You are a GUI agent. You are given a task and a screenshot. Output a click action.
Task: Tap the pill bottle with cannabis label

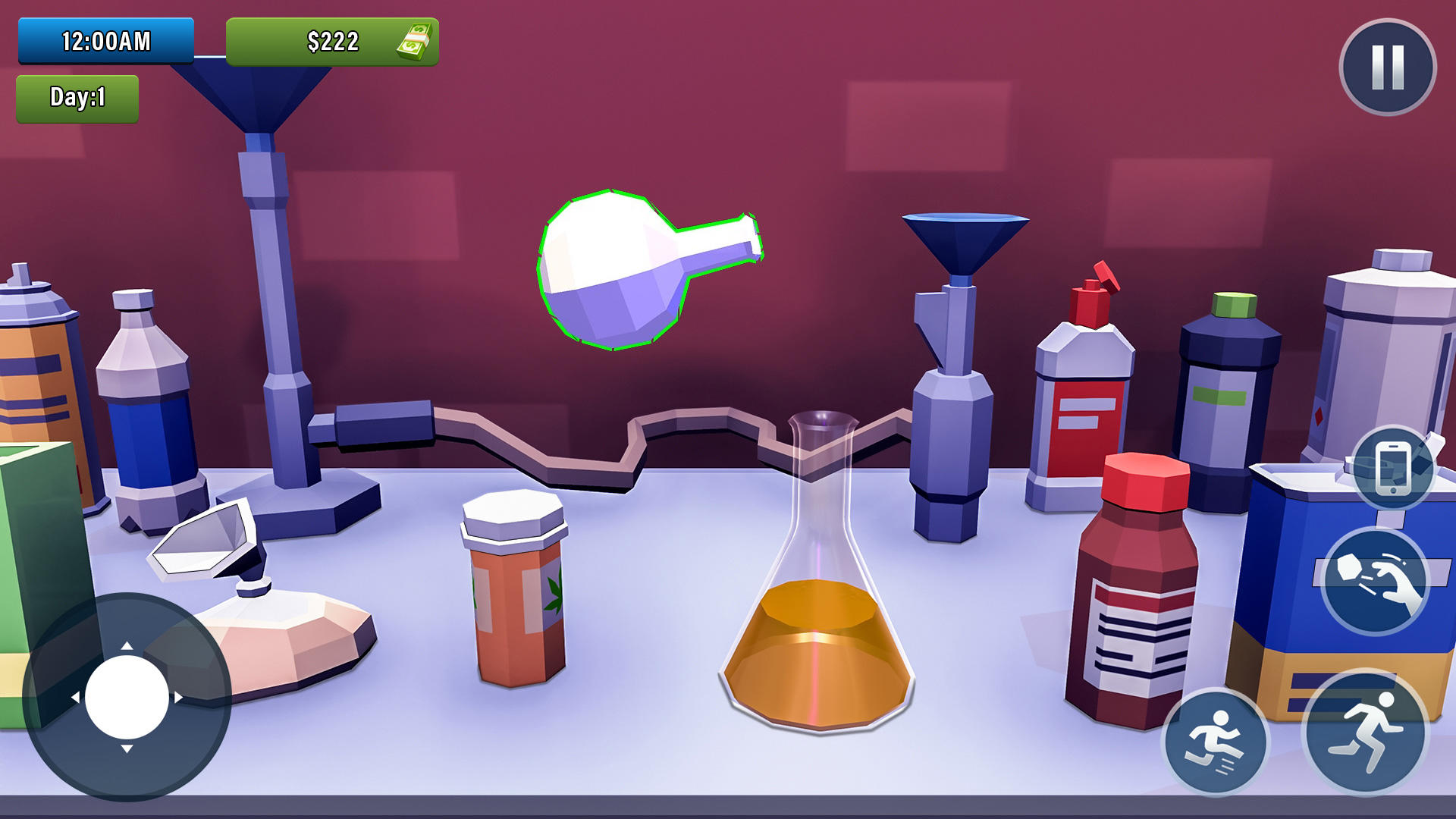coord(514,599)
